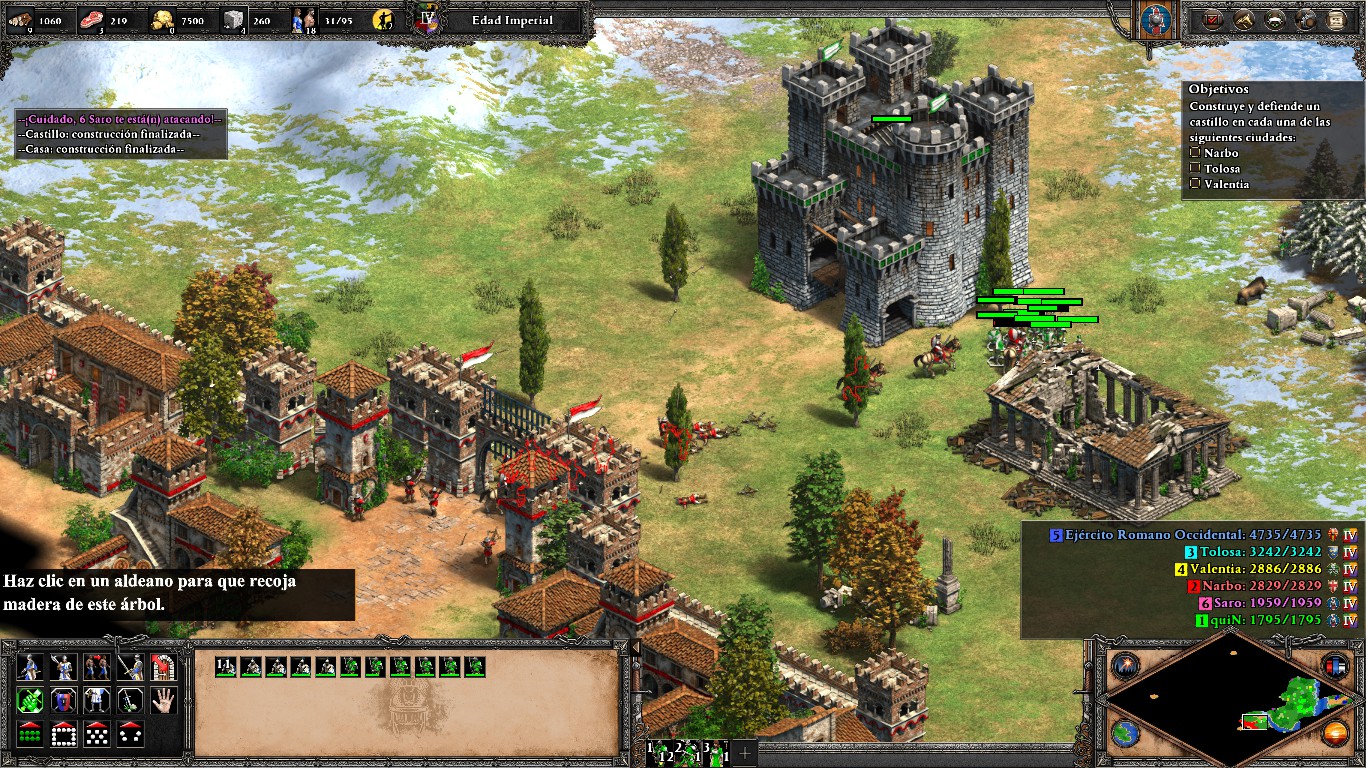Select the defensive stance shield command
Viewport: 1366px width, 768px height.
pyautogui.click(x=63, y=700)
